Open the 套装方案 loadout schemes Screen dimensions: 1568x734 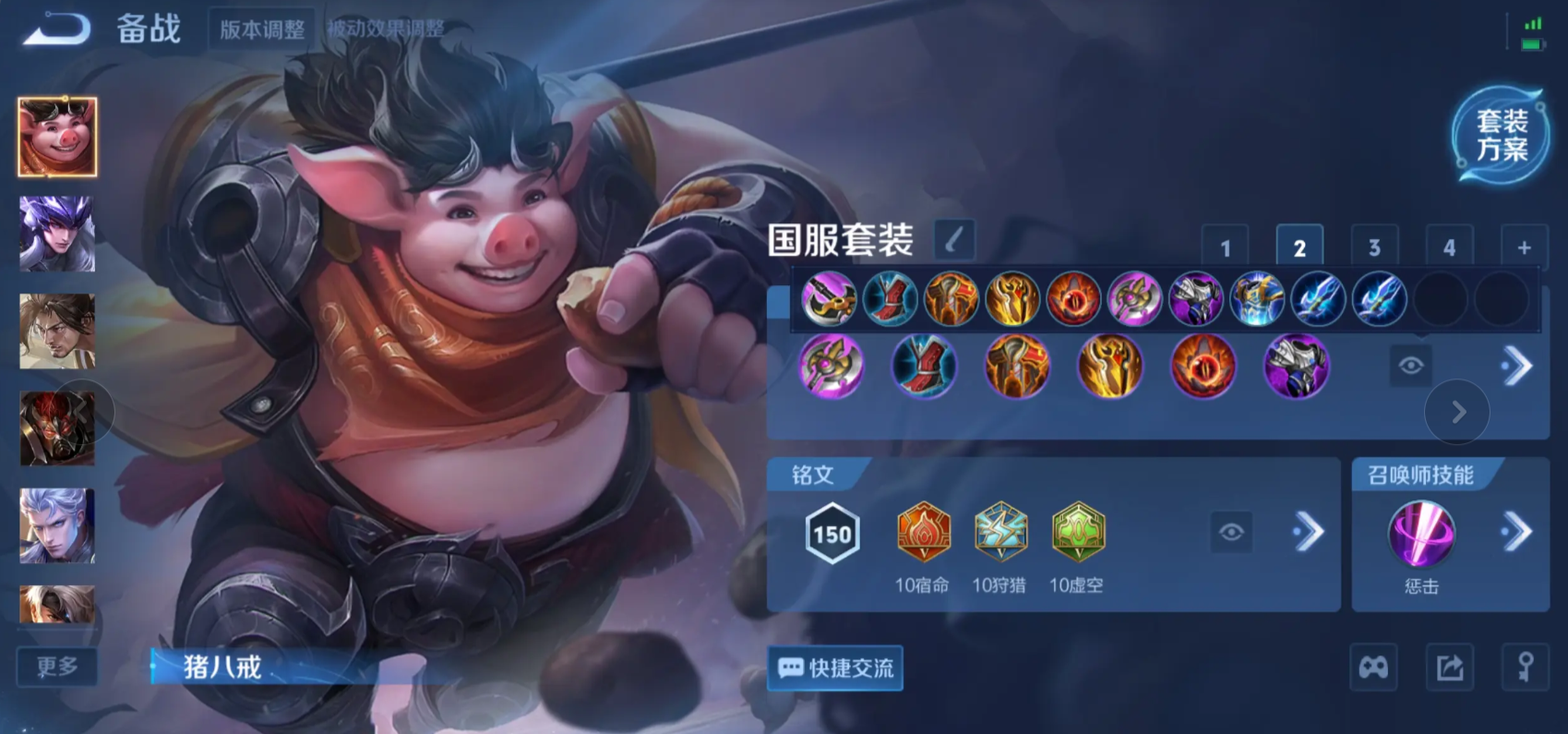[x=1501, y=136]
